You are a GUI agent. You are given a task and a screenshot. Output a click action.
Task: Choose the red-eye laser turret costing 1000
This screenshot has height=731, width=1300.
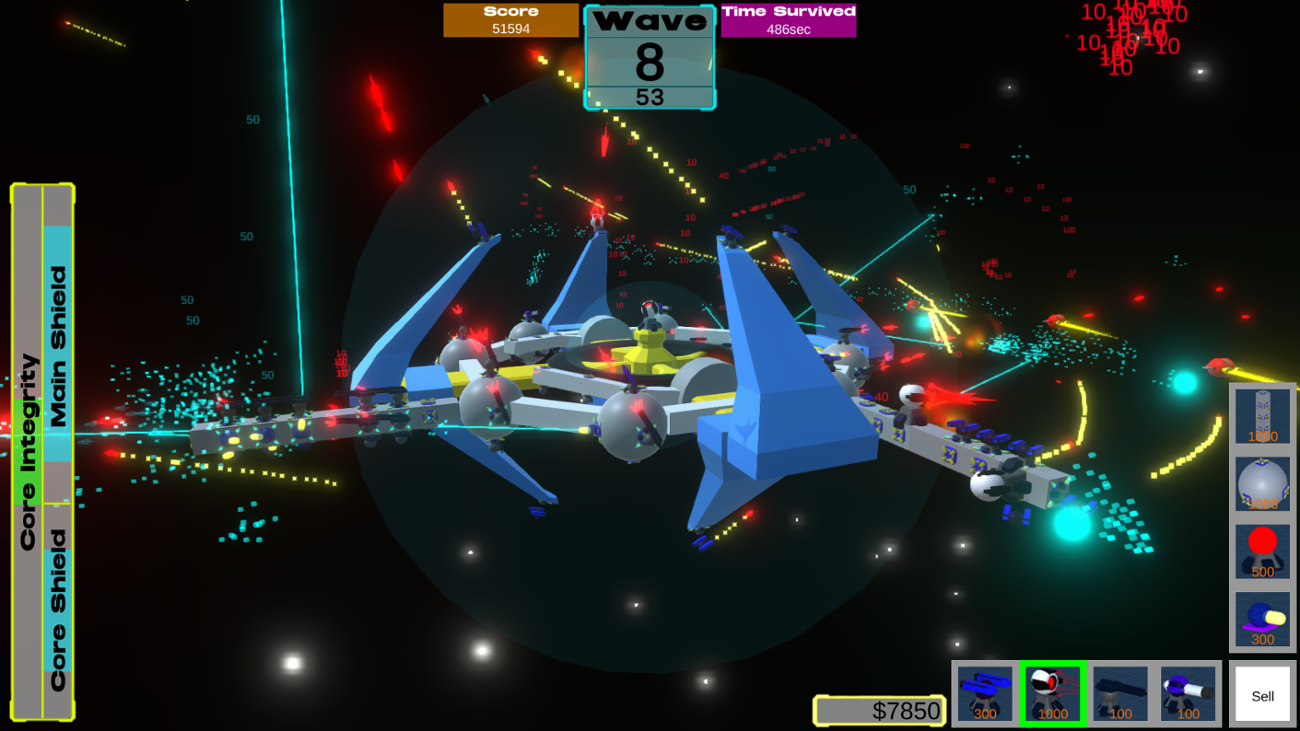(x=1052, y=694)
